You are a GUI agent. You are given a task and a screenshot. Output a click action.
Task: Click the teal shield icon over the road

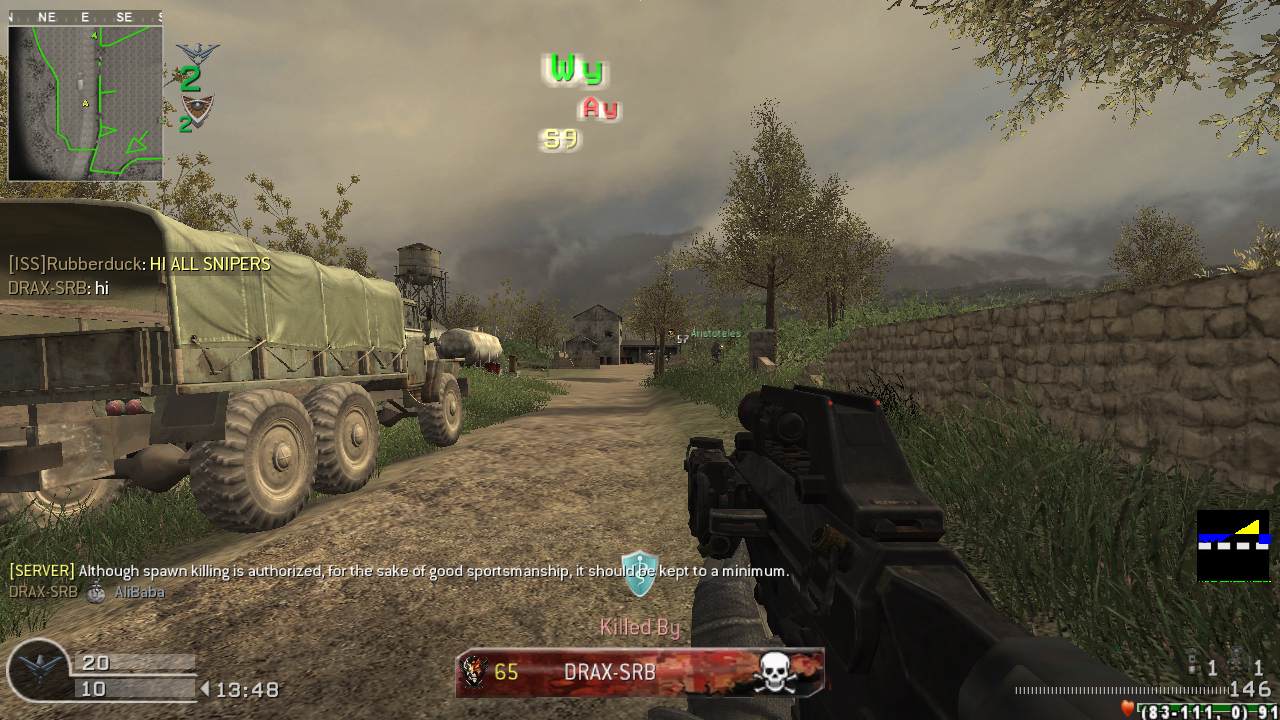[638, 573]
